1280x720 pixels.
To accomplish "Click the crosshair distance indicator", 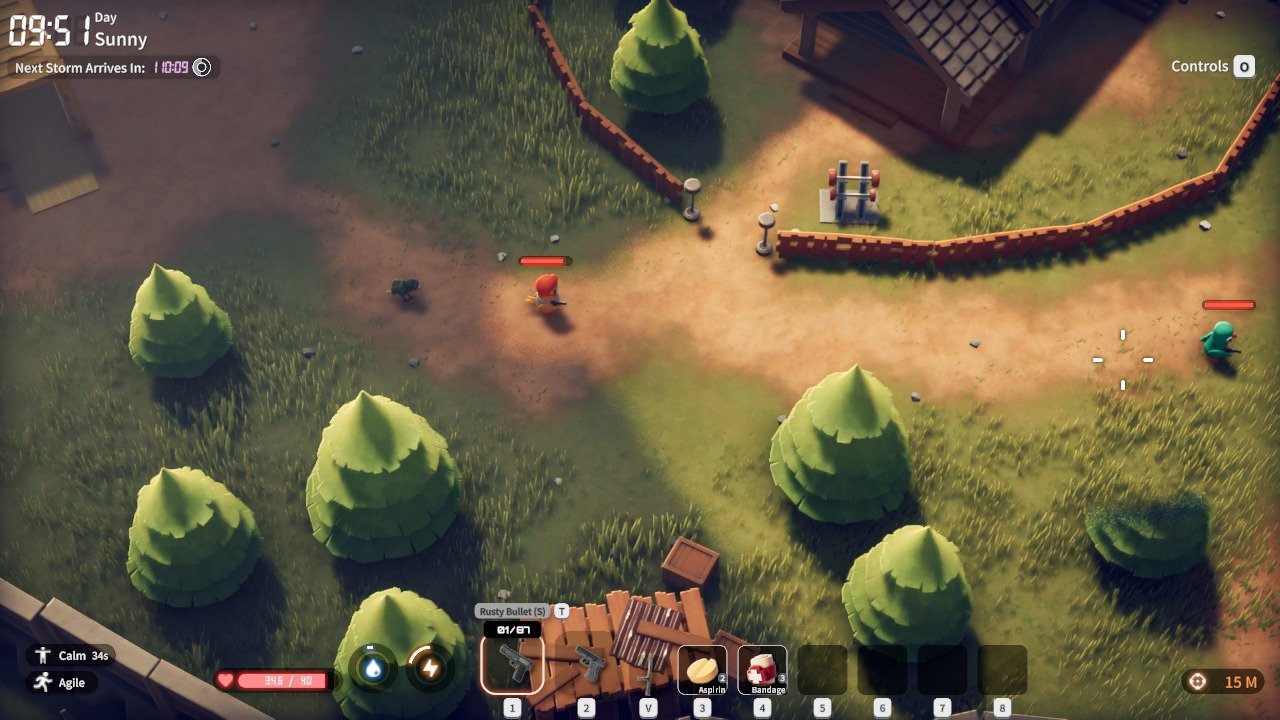I will click(x=1222, y=682).
